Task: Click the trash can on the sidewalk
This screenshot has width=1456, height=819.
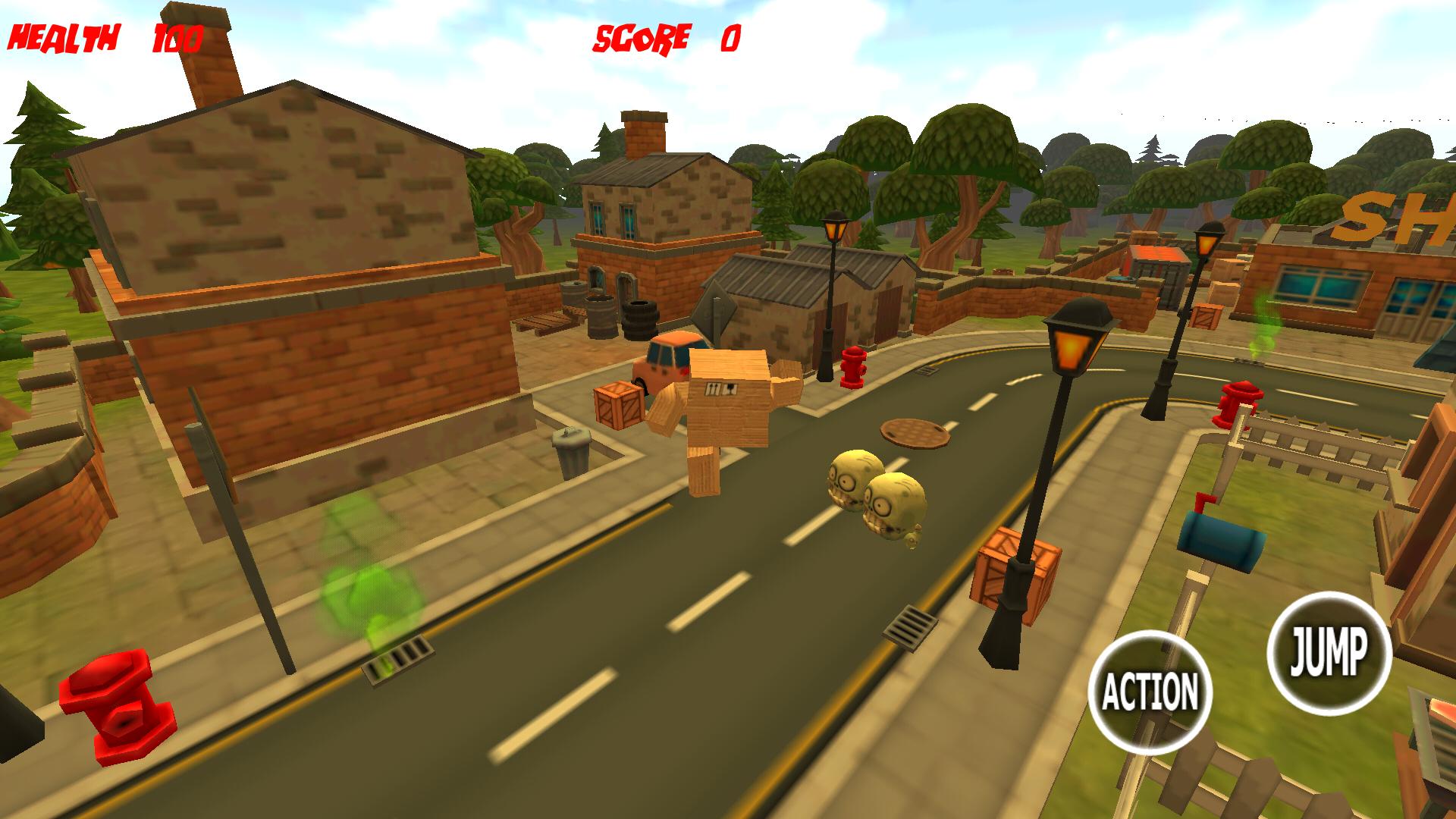Action: point(570,447)
